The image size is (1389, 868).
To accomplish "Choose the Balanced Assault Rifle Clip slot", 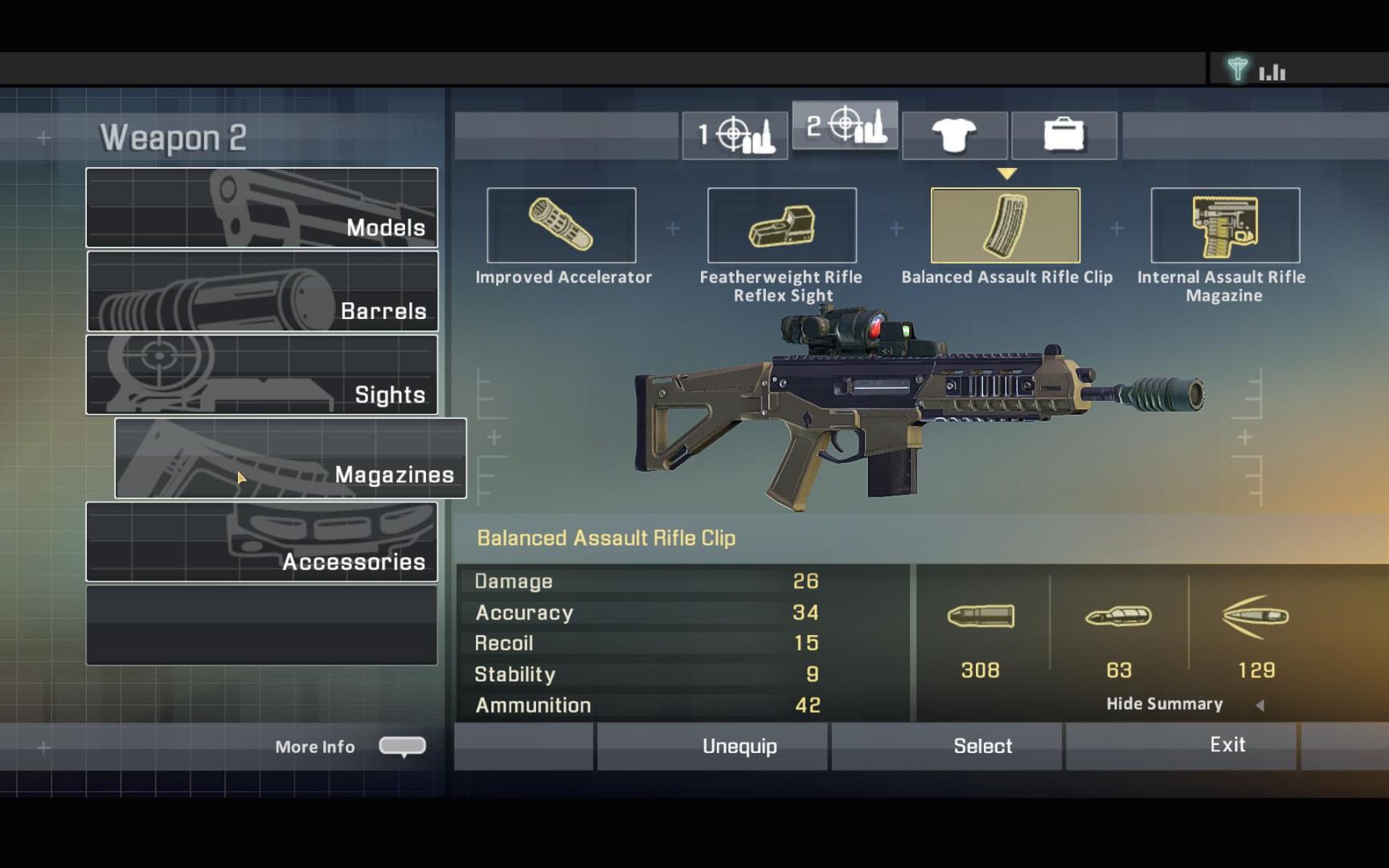I will tap(1005, 226).
